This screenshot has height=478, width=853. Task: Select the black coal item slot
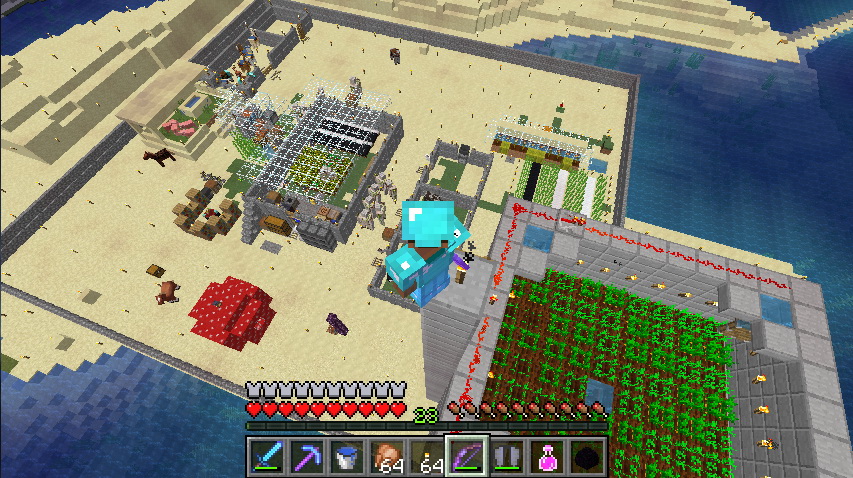588,455
